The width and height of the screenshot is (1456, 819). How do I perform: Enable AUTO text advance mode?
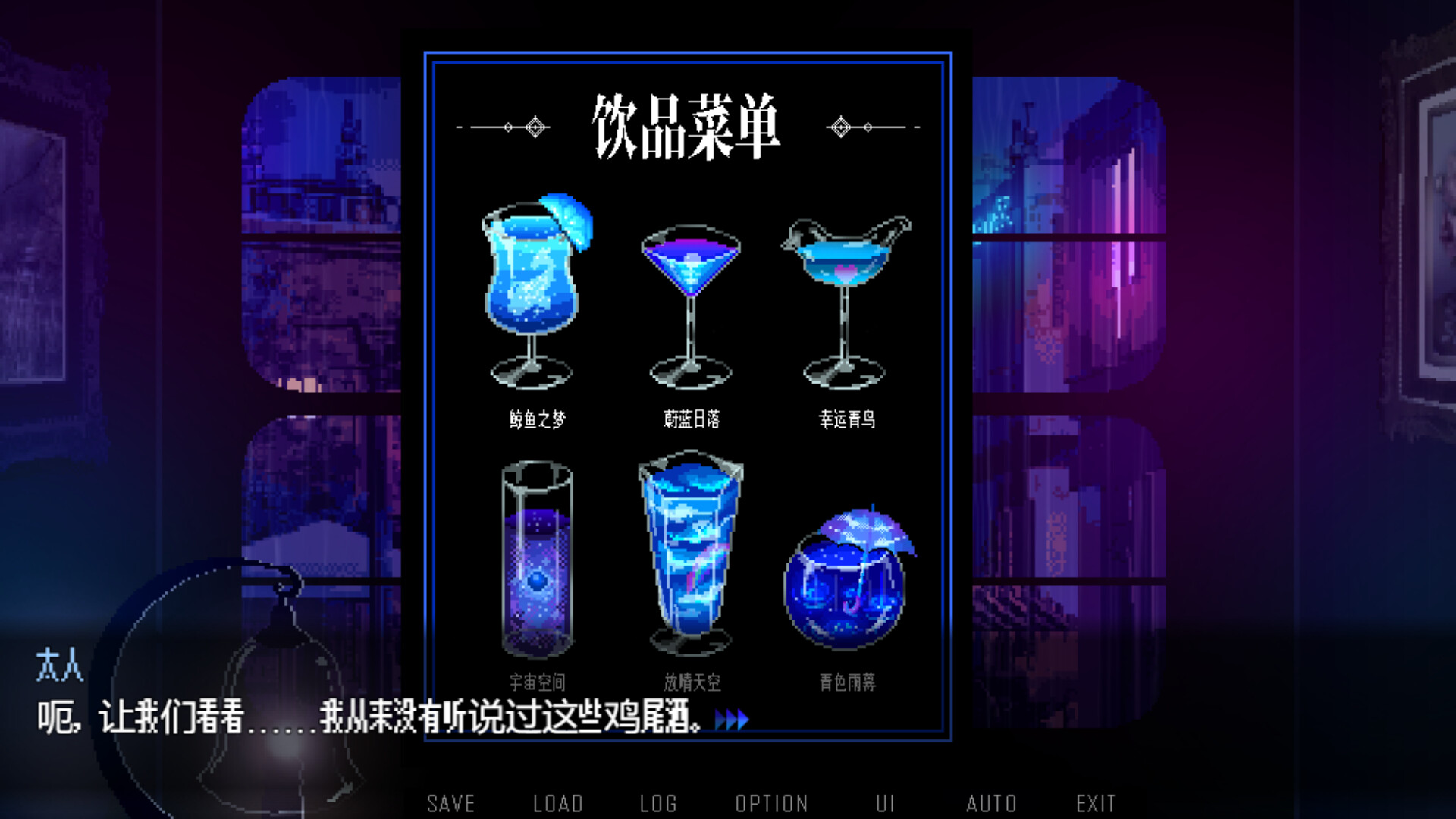click(992, 802)
